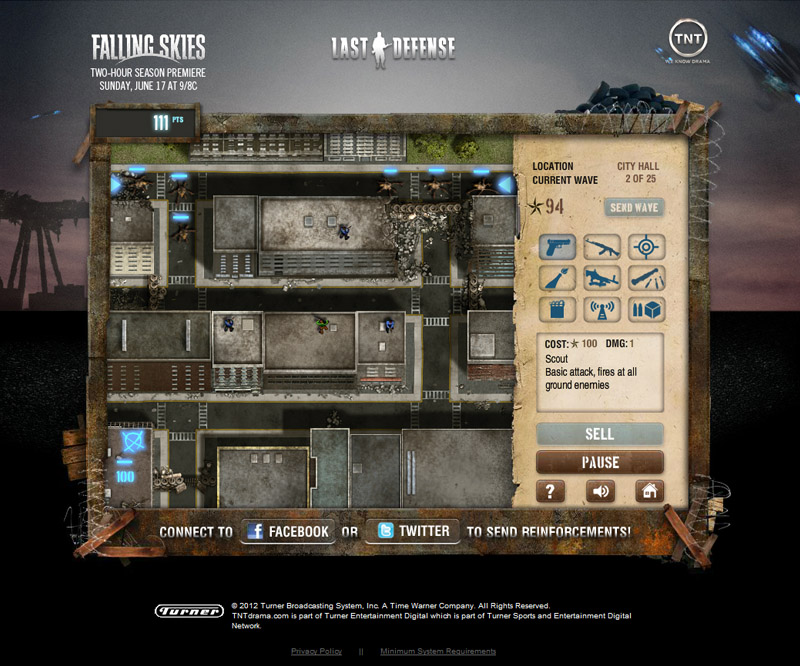Choose the assault rifle unit
This screenshot has width=800, height=666.
603,247
